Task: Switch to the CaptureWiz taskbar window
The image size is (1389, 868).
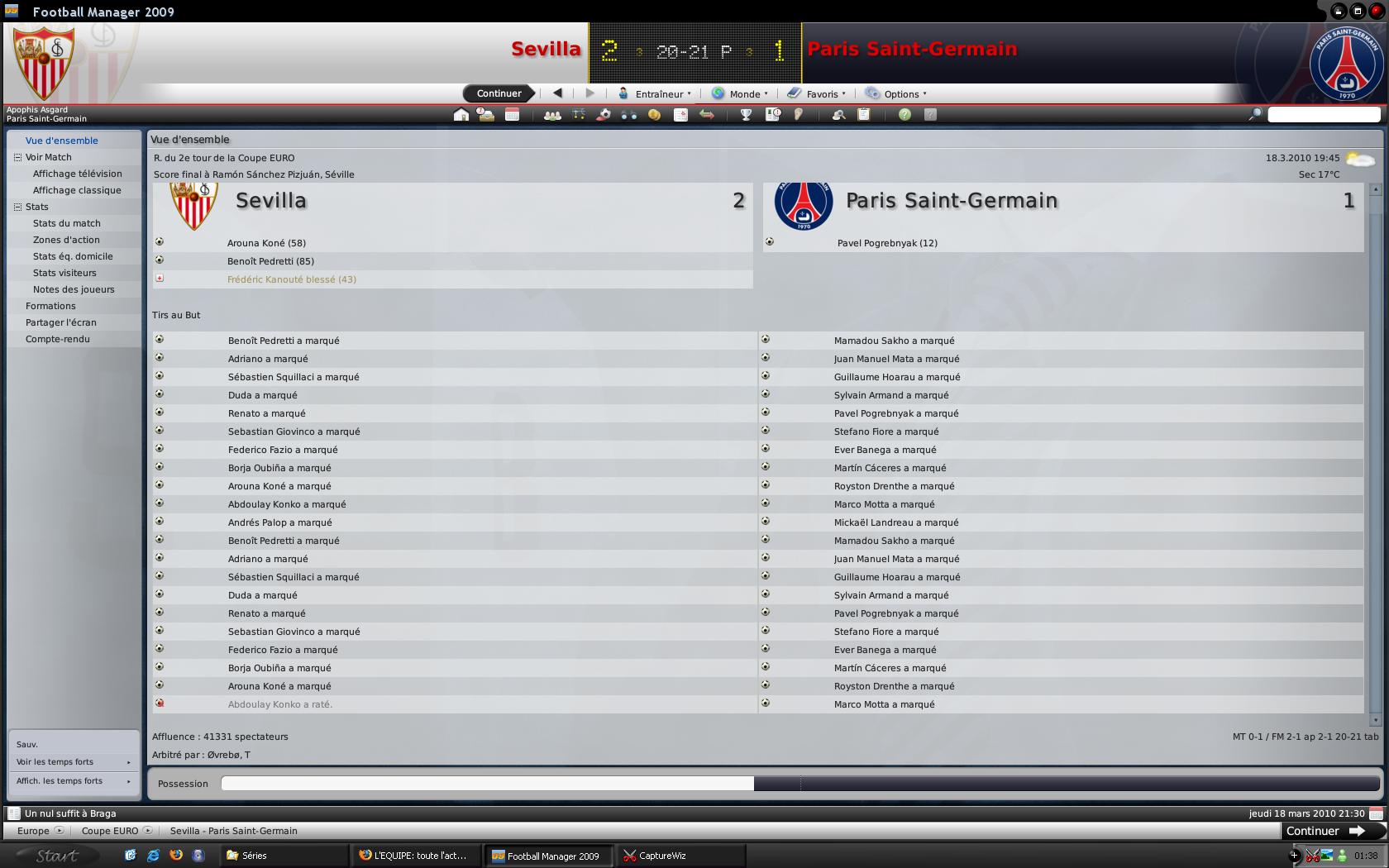Action: coord(661,856)
